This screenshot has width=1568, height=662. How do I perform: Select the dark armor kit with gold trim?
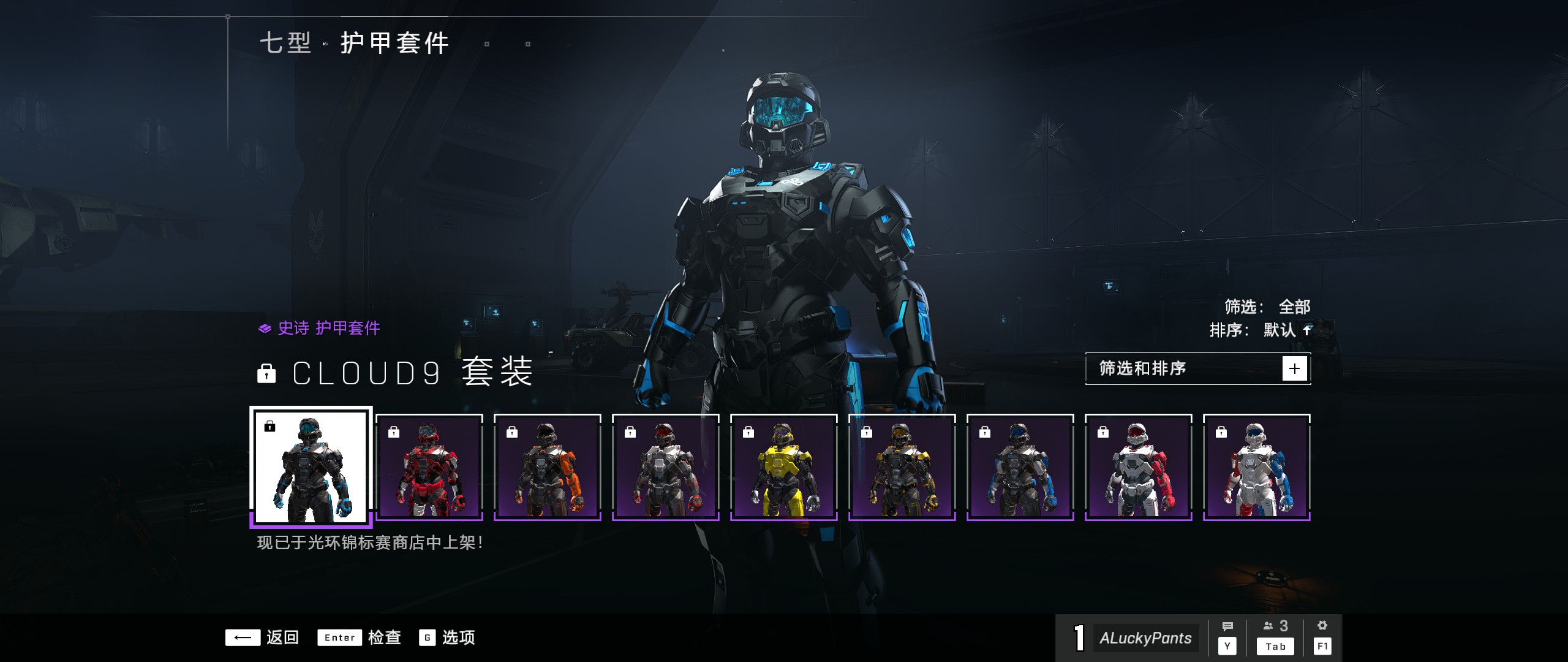point(902,467)
